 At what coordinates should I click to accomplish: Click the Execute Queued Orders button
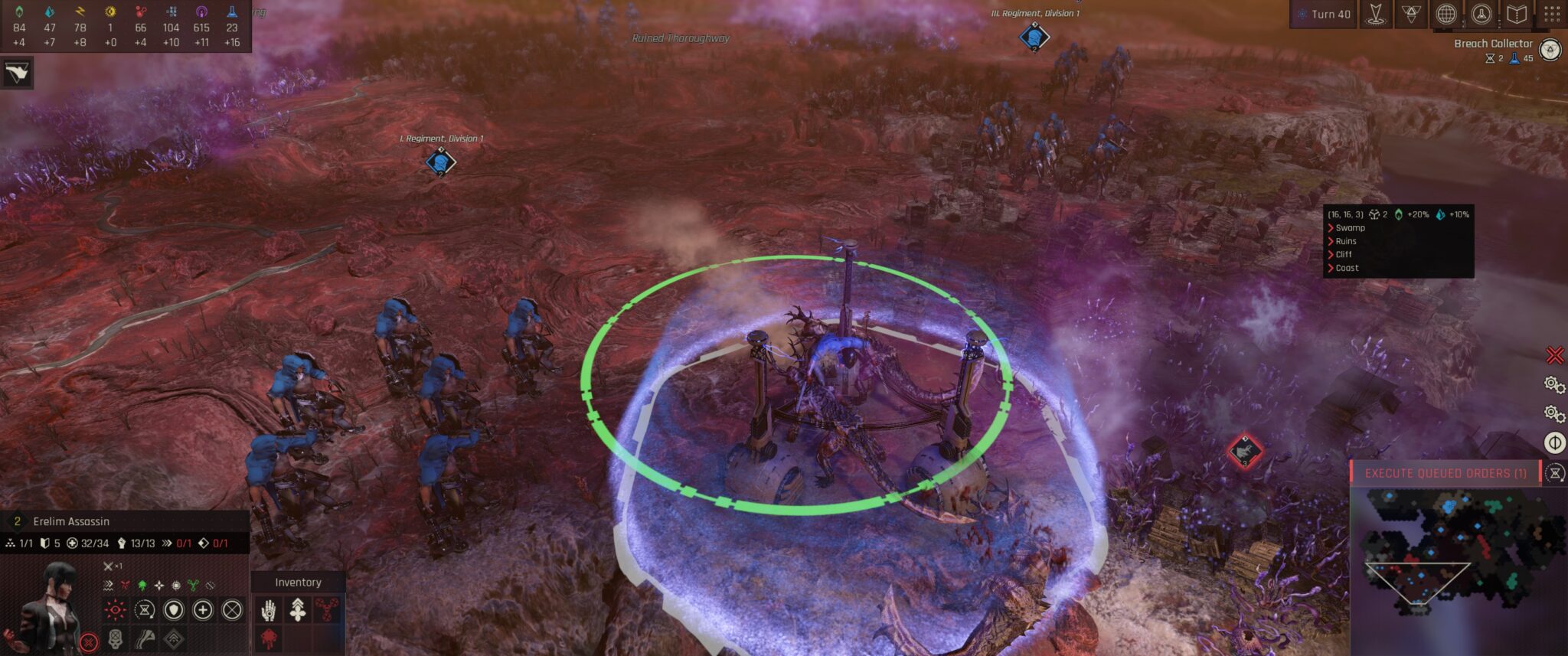pyautogui.click(x=1445, y=473)
